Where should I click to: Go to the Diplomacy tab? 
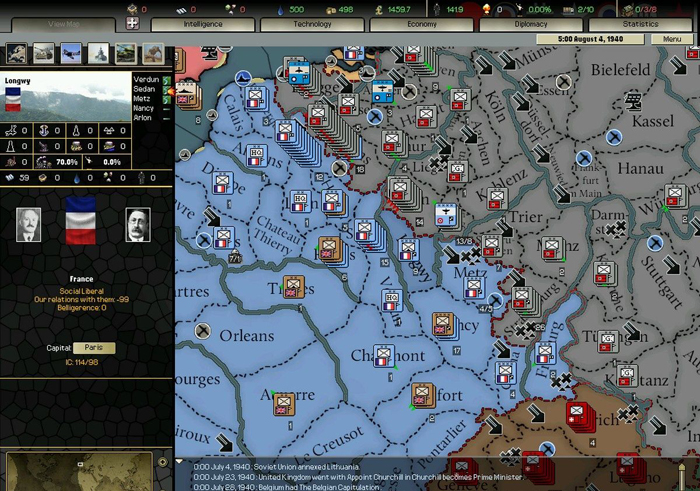530,23
